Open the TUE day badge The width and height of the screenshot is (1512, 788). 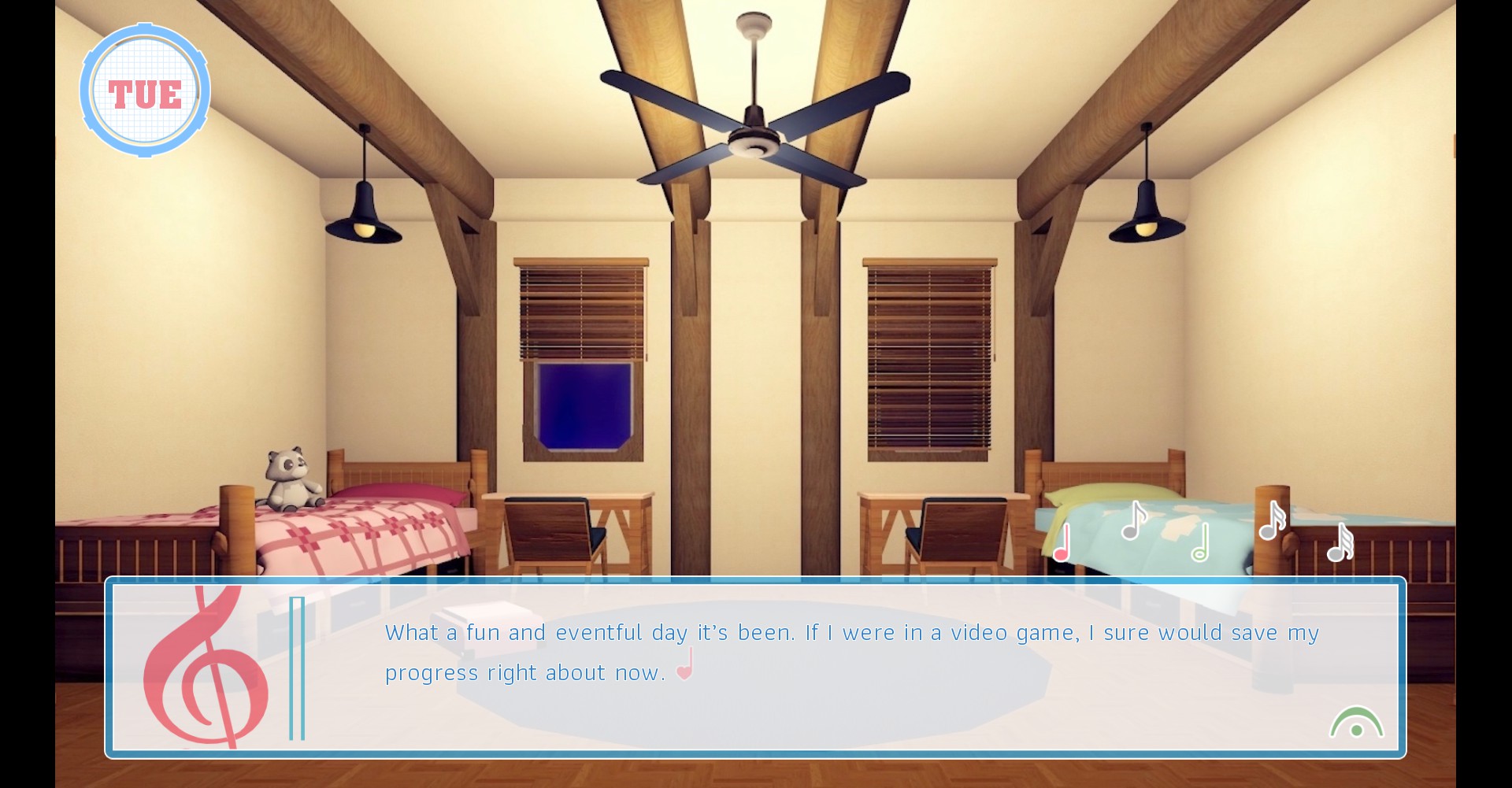tap(145, 91)
